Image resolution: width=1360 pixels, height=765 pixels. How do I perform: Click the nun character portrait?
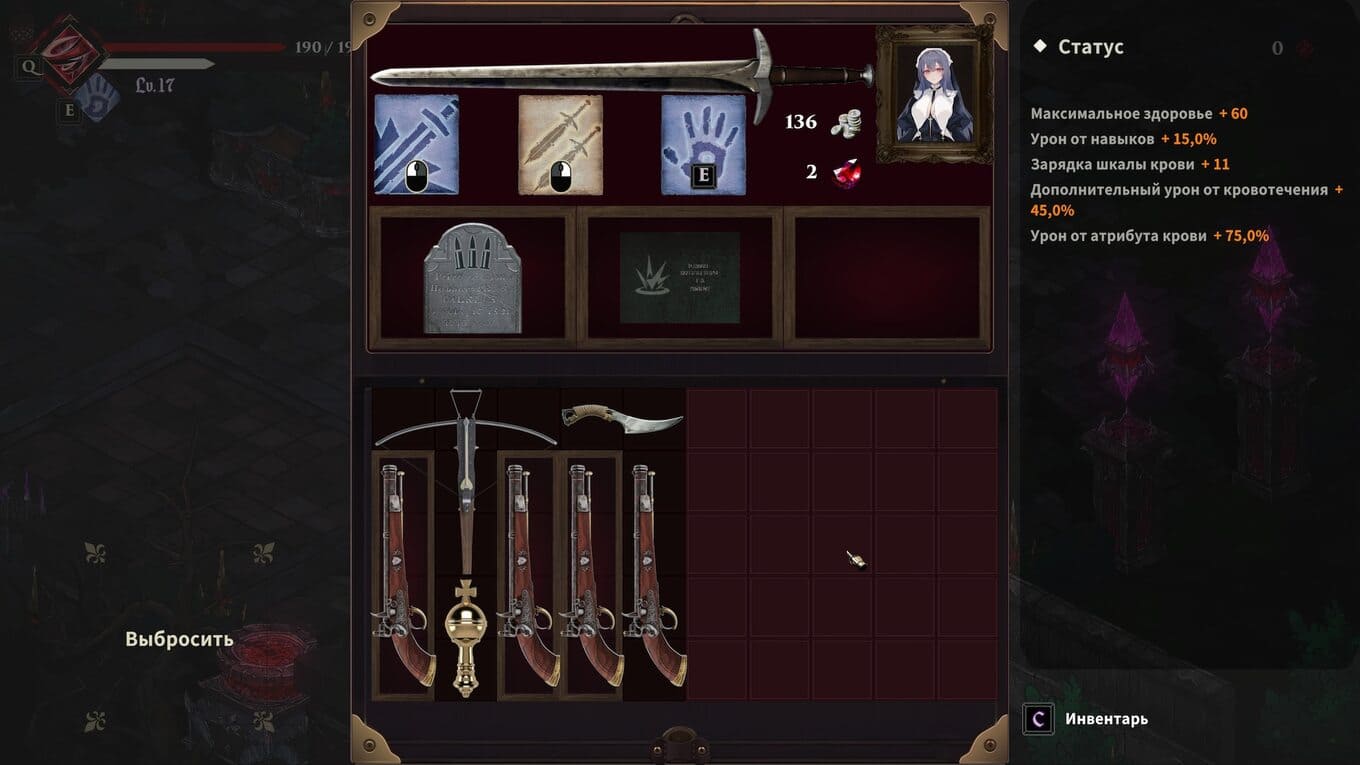pos(934,95)
